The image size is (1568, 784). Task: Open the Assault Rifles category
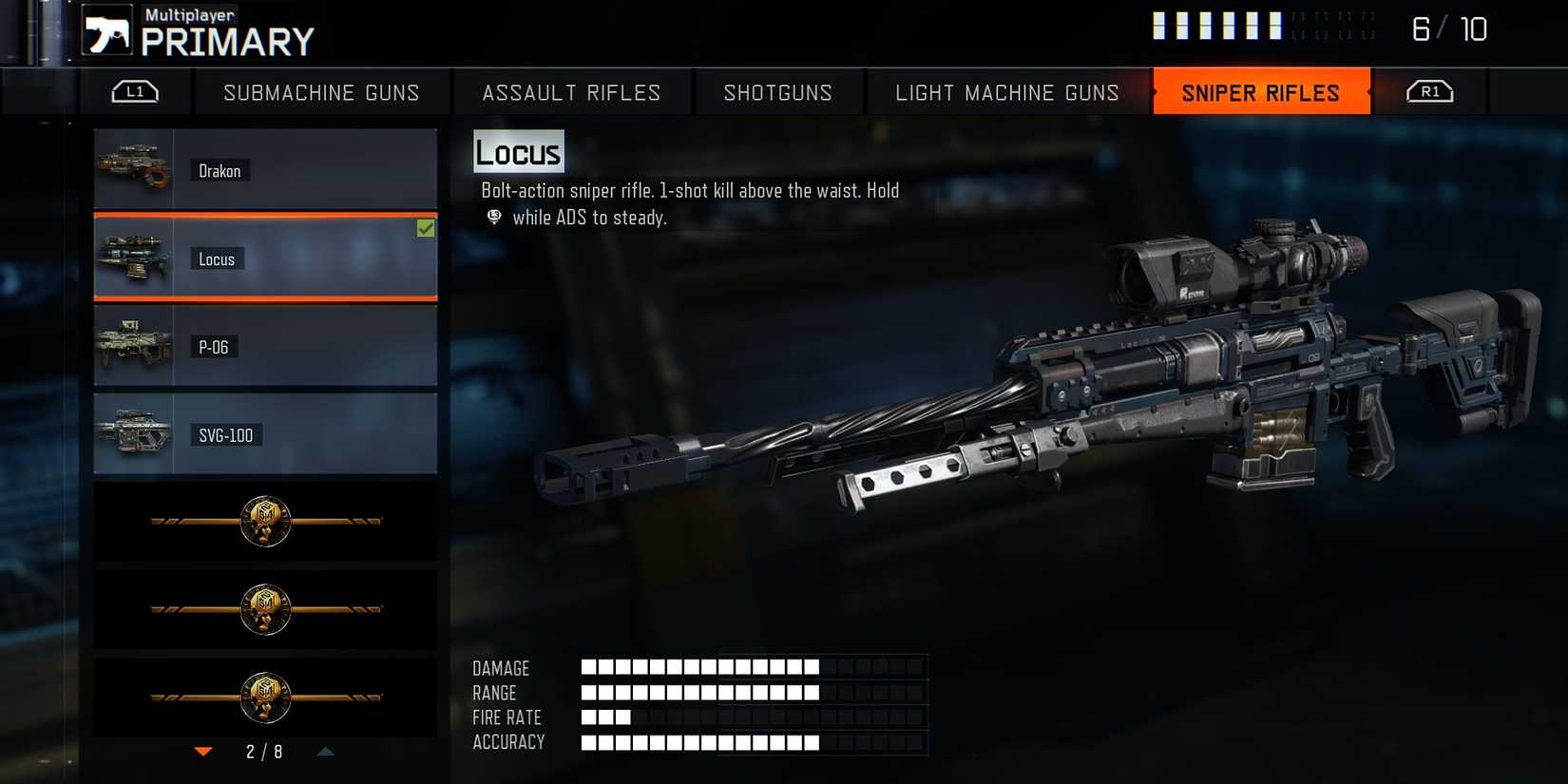point(571,92)
